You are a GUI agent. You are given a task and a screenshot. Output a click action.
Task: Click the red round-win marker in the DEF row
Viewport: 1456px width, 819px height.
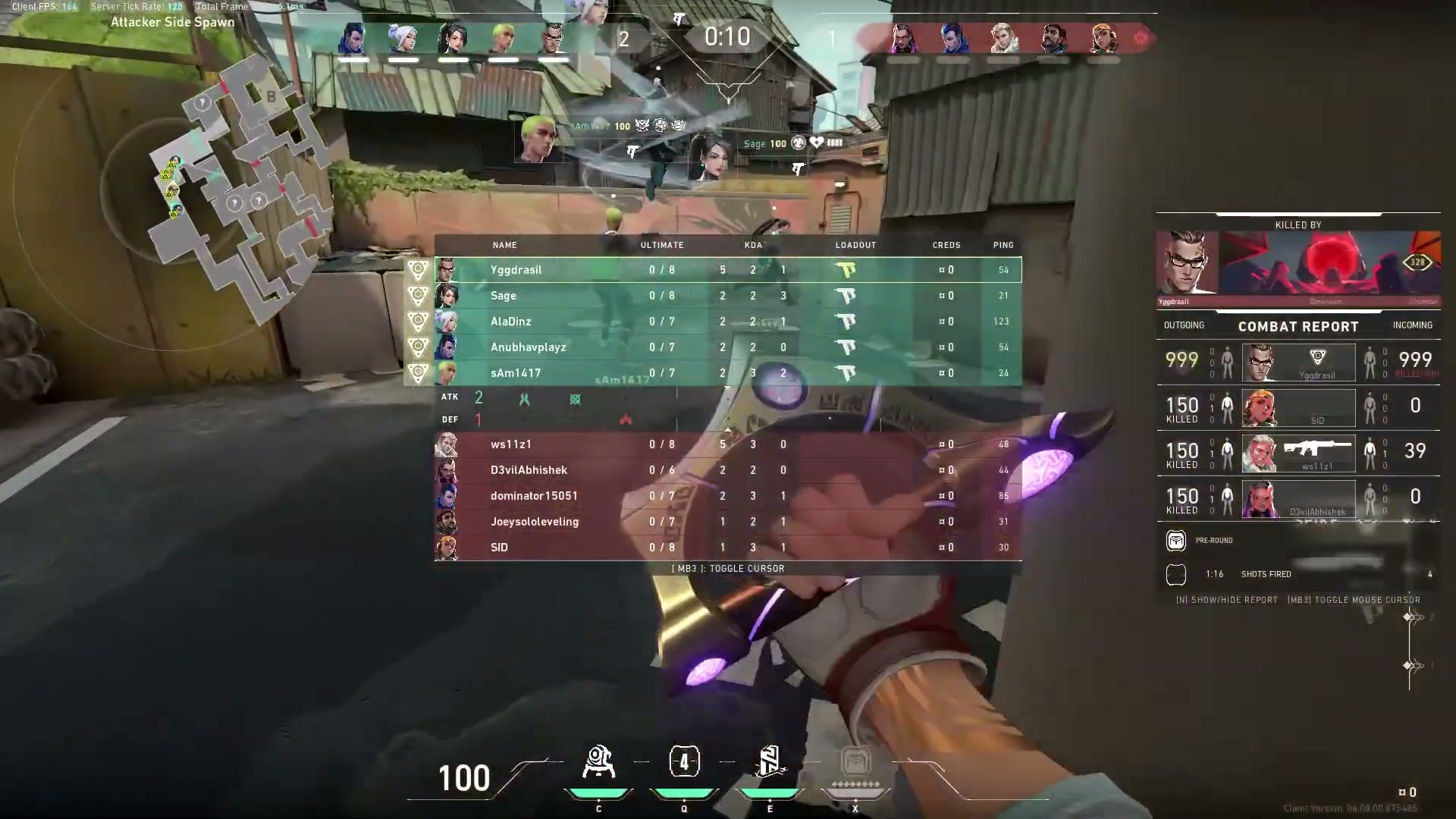coord(627,418)
